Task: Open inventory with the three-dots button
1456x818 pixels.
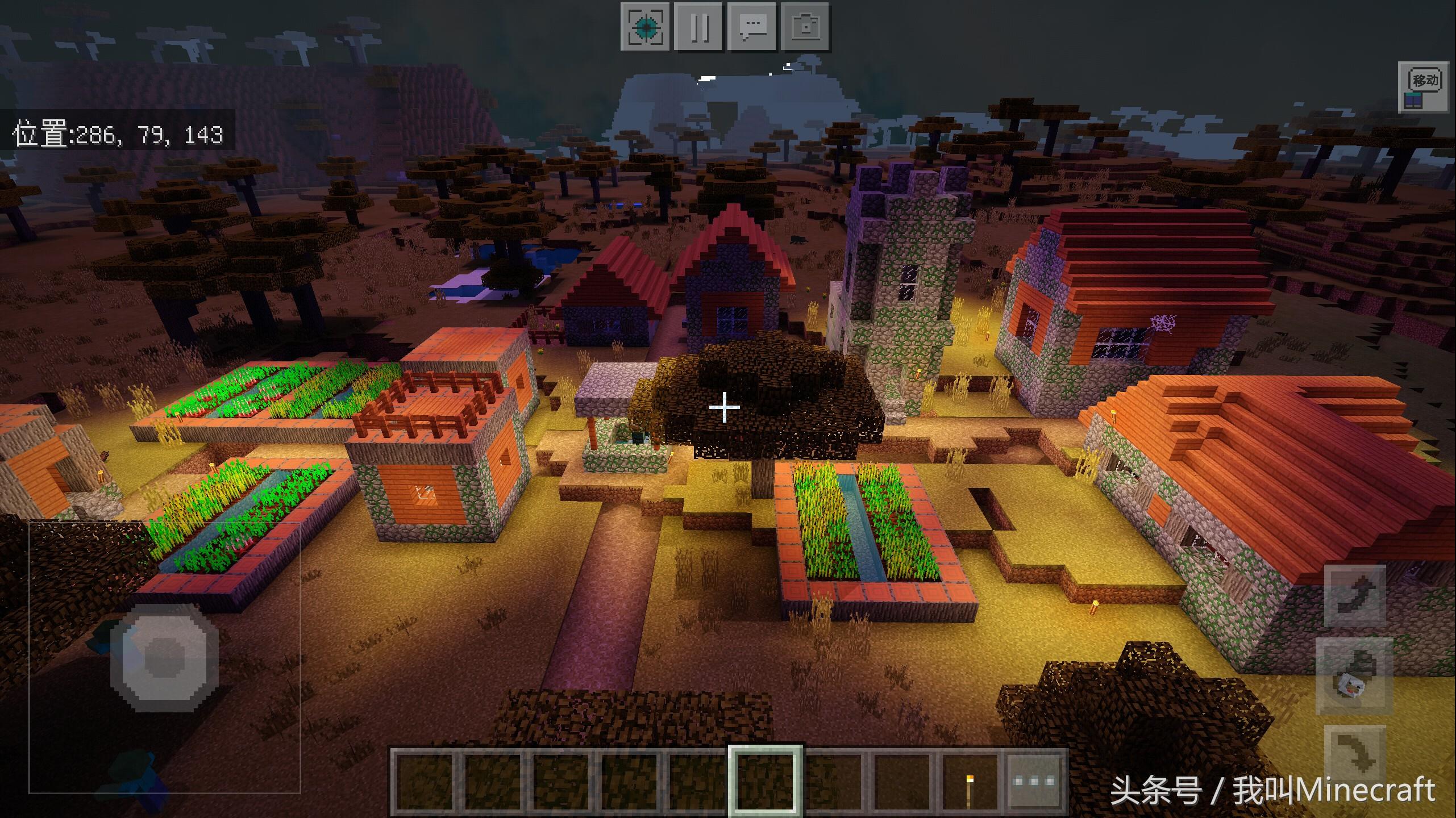Action: [x=1037, y=782]
